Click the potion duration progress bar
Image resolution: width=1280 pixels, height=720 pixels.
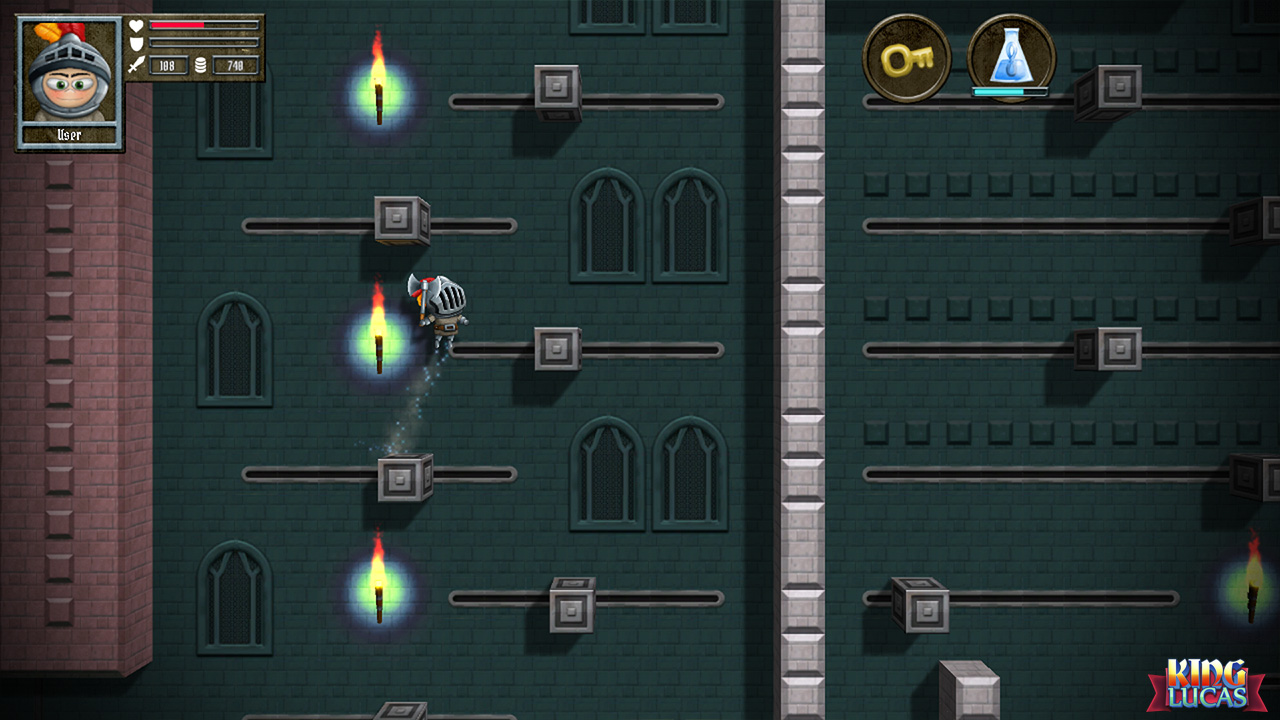pyautogui.click(x=1008, y=90)
